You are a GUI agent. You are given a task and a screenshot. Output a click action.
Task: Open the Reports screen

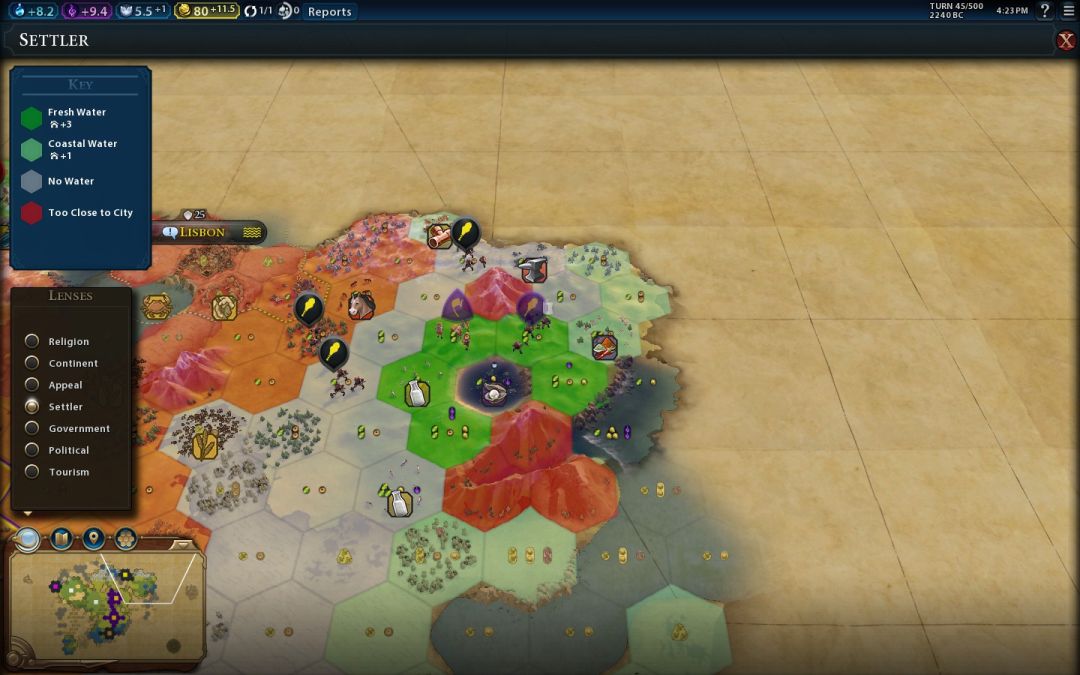click(x=329, y=12)
